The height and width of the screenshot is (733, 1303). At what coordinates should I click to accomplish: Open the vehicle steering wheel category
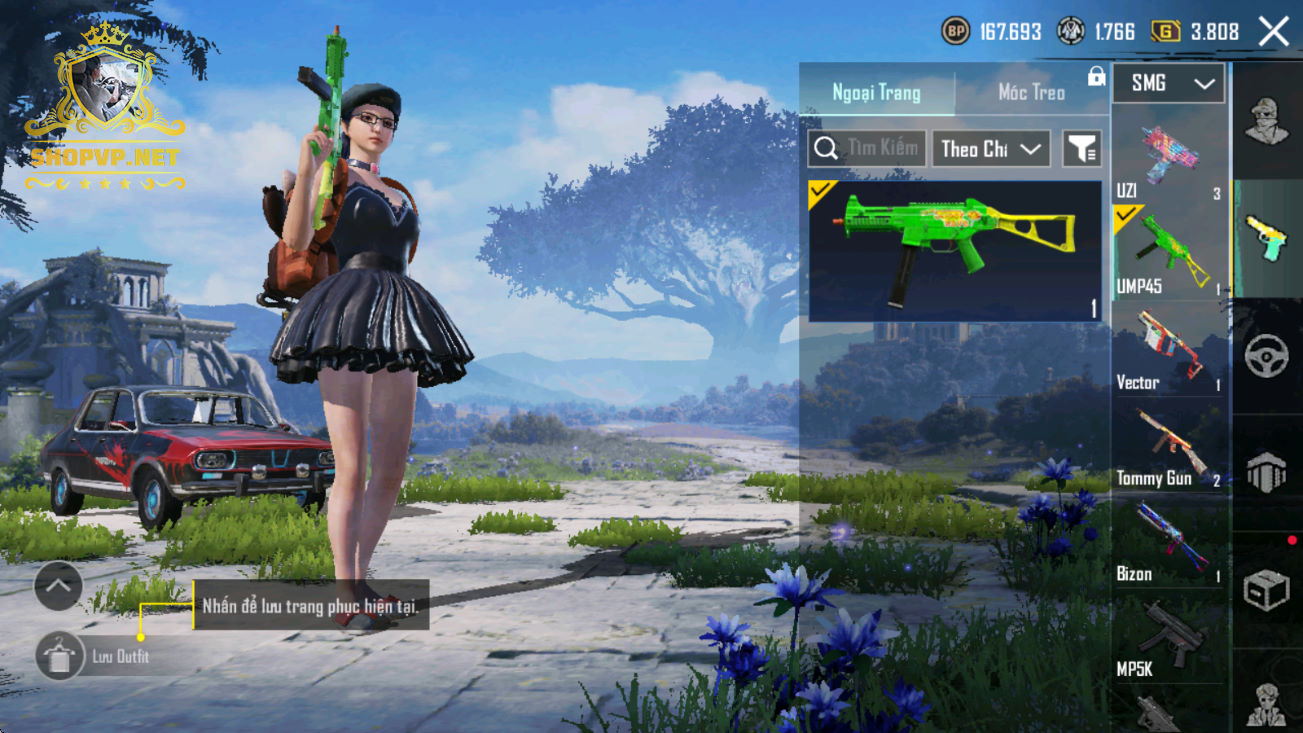click(x=1267, y=356)
